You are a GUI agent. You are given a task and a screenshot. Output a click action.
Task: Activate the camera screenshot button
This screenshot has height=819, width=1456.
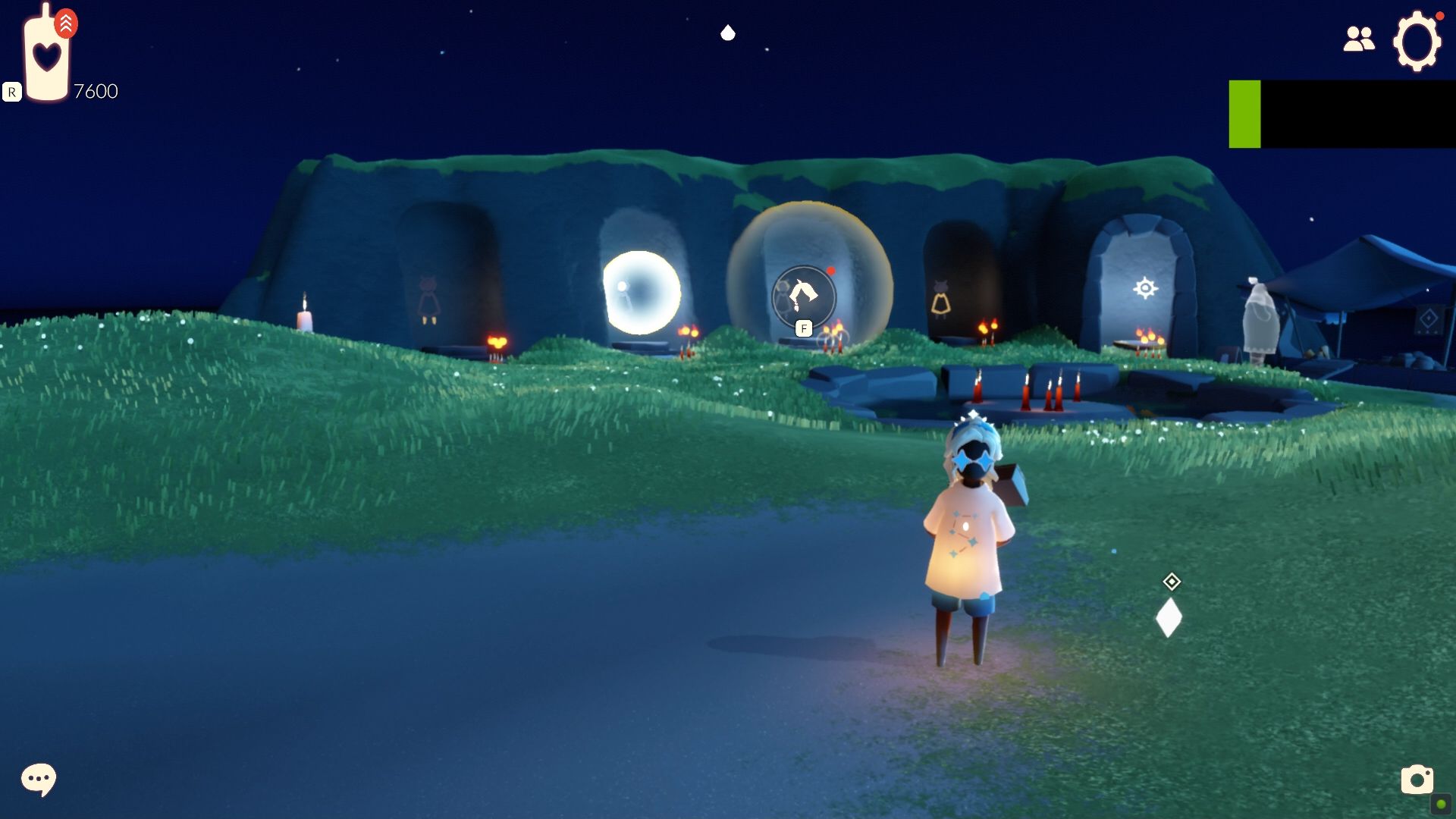coord(1416,780)
